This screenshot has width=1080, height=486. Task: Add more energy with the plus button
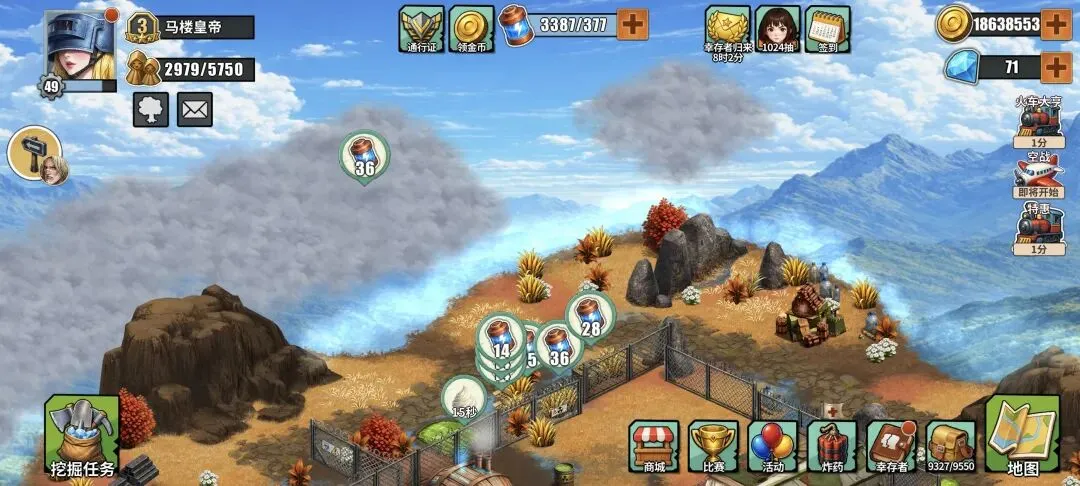pos(633,23)
